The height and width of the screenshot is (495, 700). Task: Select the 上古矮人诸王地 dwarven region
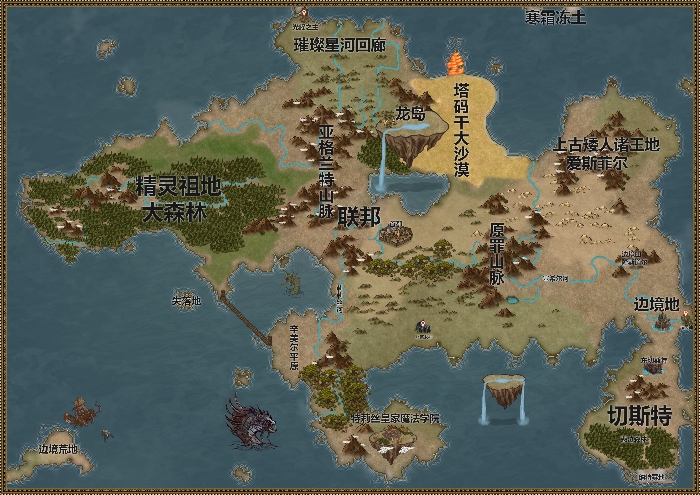pyautogui.click(x=606, y=153)
